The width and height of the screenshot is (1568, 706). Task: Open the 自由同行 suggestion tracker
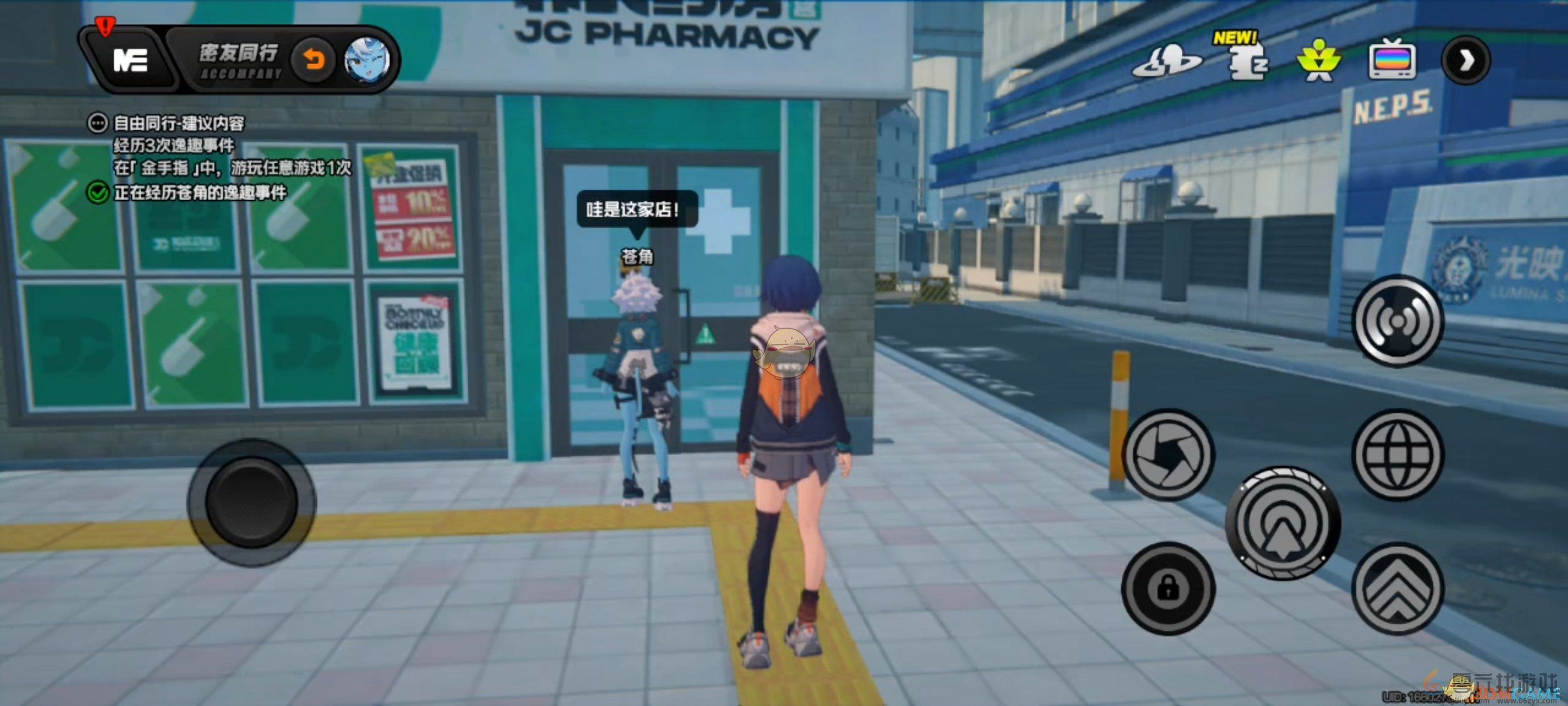point(178,123)
